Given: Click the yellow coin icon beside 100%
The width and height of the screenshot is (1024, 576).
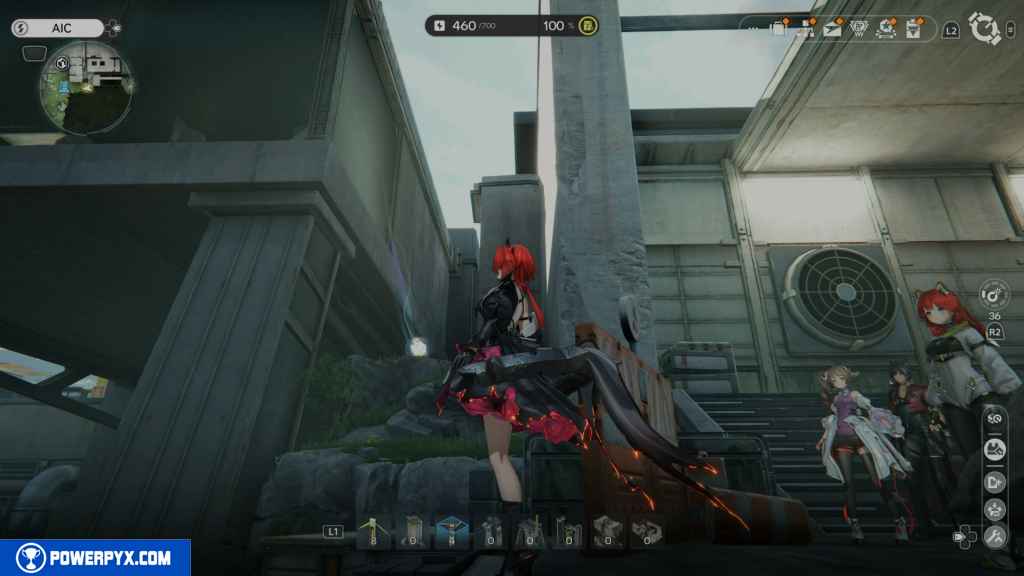Looking at the screenshot, I should click(587, 26).
